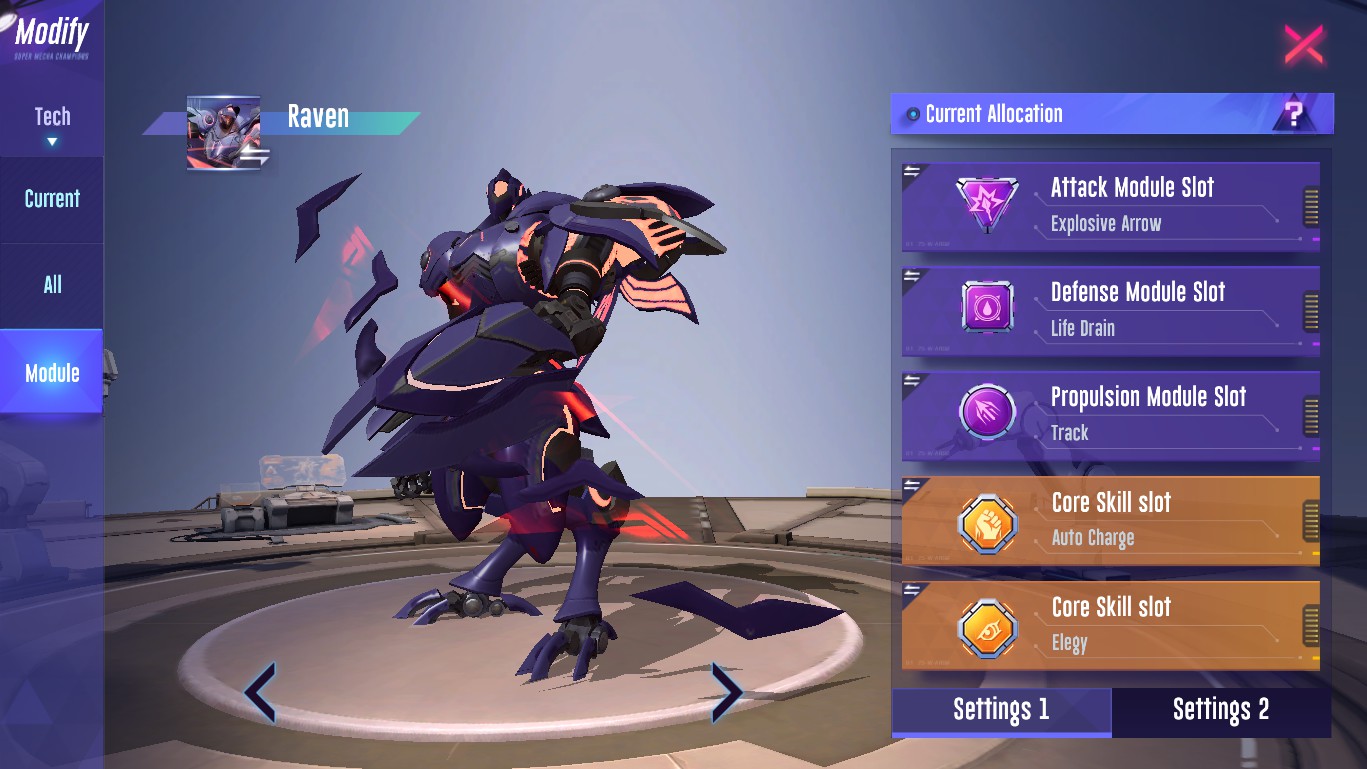Open the Auto Charge Core Skill slot
The height and width of the screenshot is (769, 1367).
point(1110,519)
